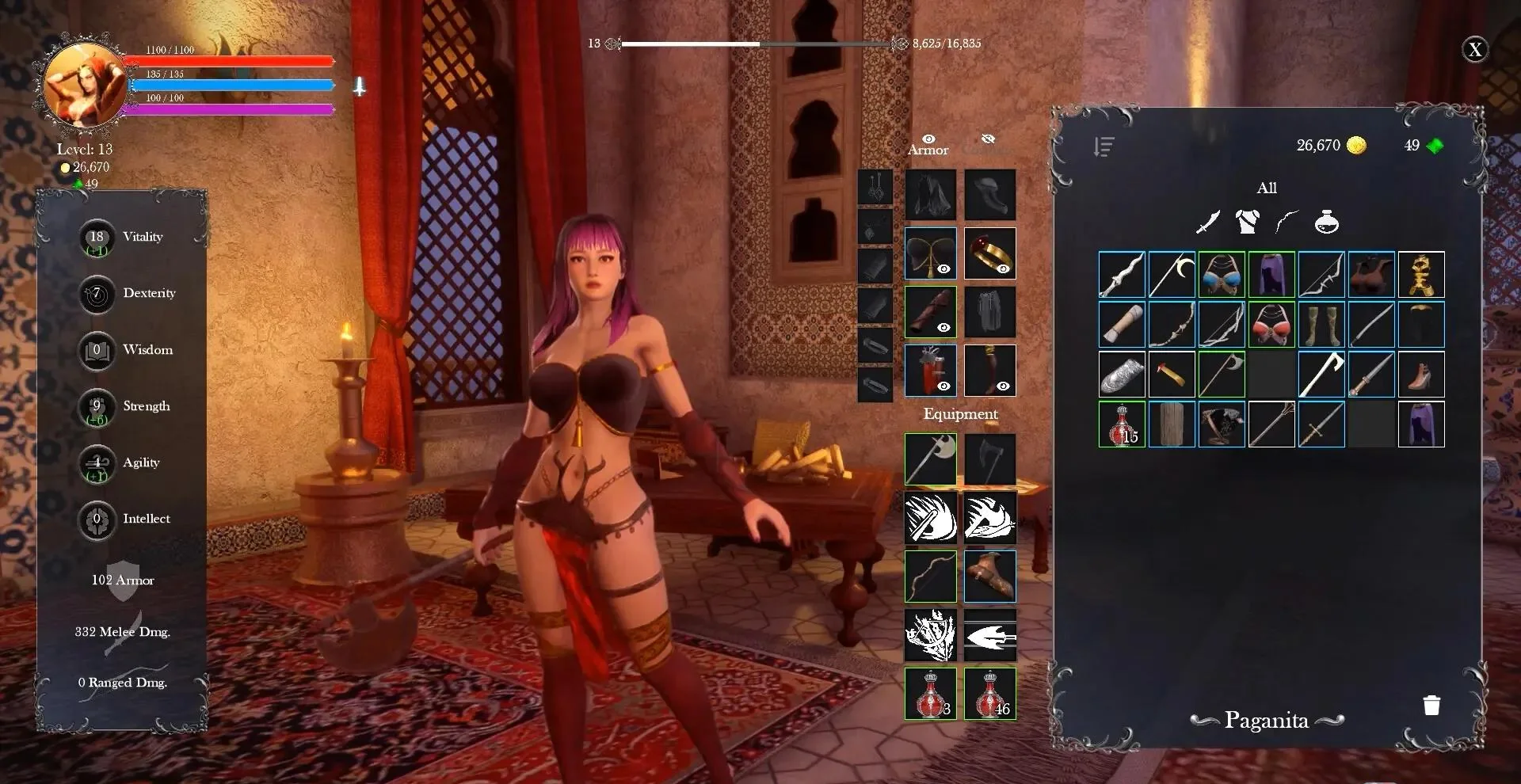1521x784 pixels.
Task: Click the equipped gold ring slot
Action: [989, 253]
